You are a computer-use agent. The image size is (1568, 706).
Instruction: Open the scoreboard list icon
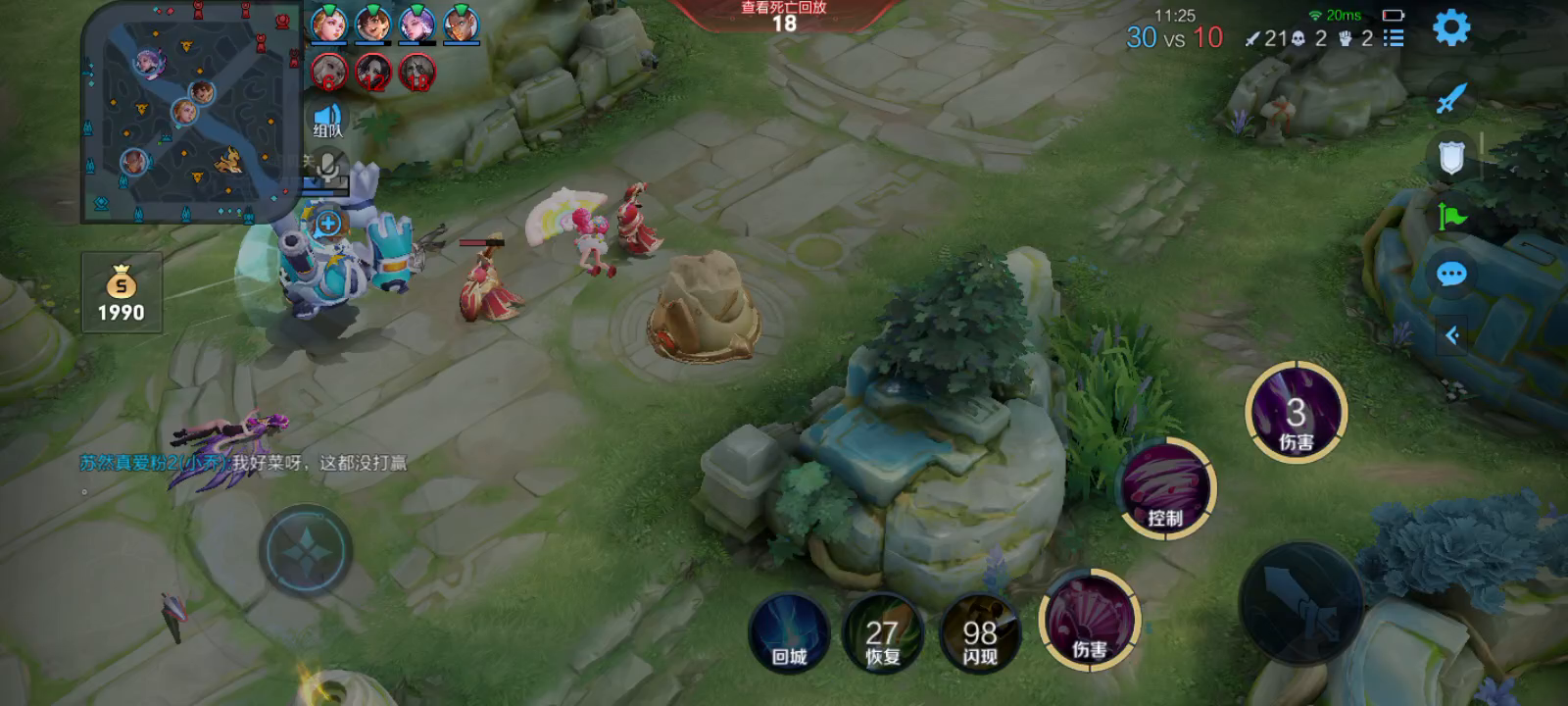tap(1394, 38)
